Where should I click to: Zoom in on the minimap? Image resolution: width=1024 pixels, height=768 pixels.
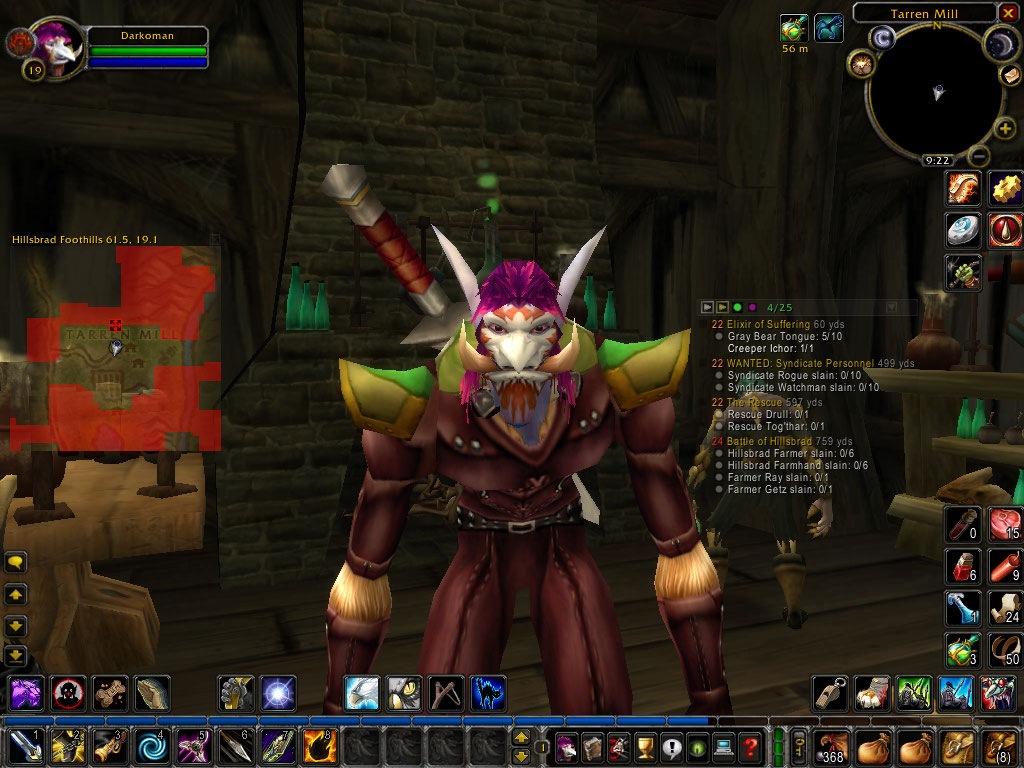point(1005,128)
